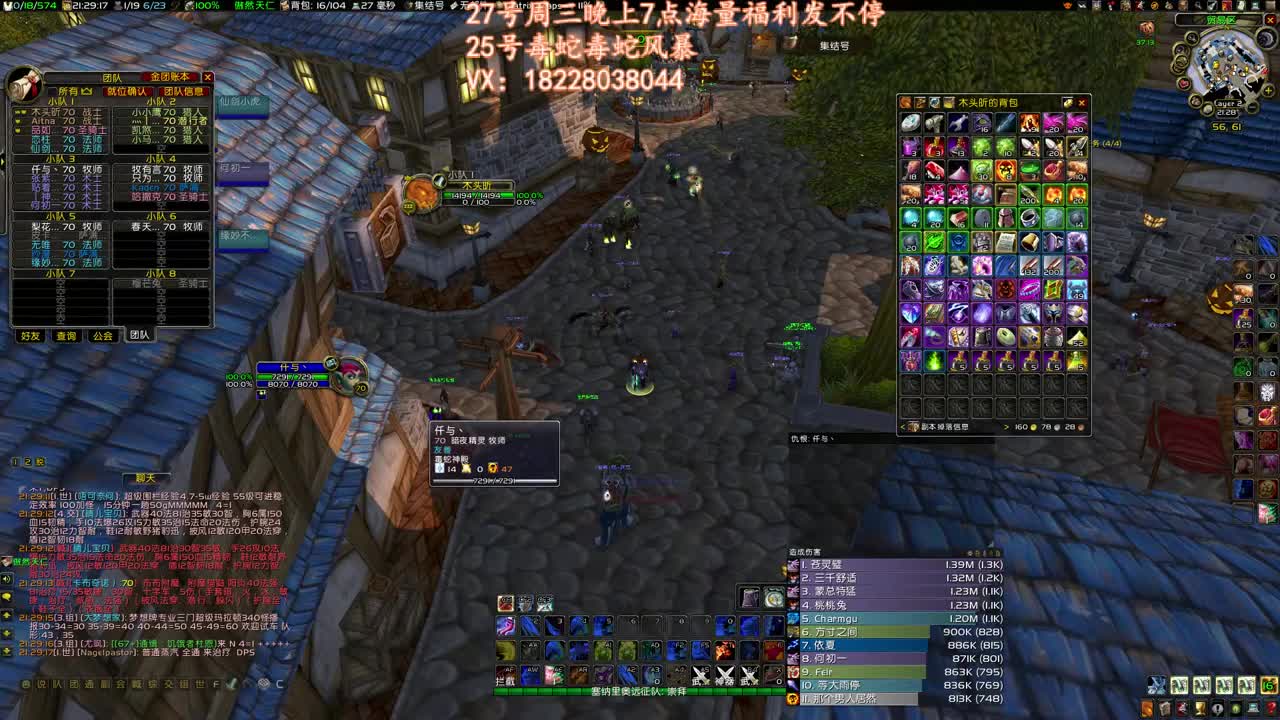1280x720 pixels.
Task: Click the left arrow next to 副本掉落信息
Action: click(x=901, y=427)
